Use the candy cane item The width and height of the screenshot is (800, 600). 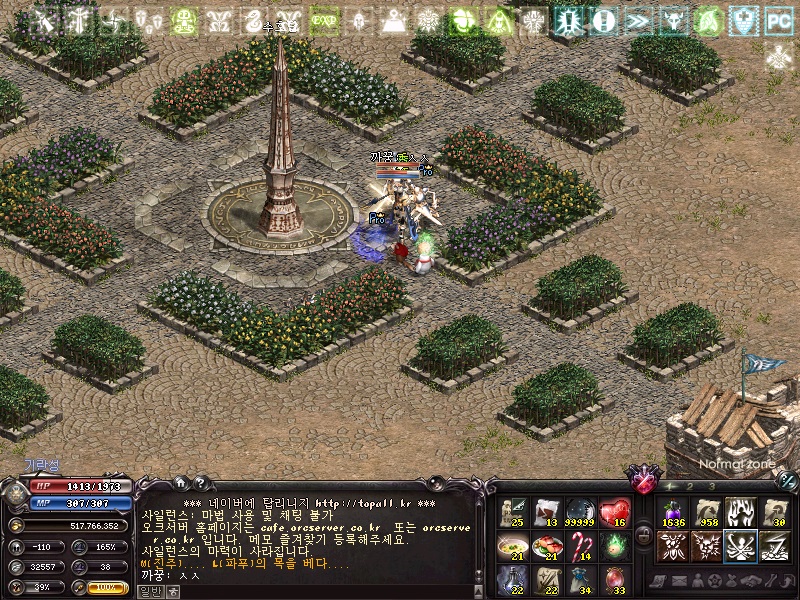[580, 546]
